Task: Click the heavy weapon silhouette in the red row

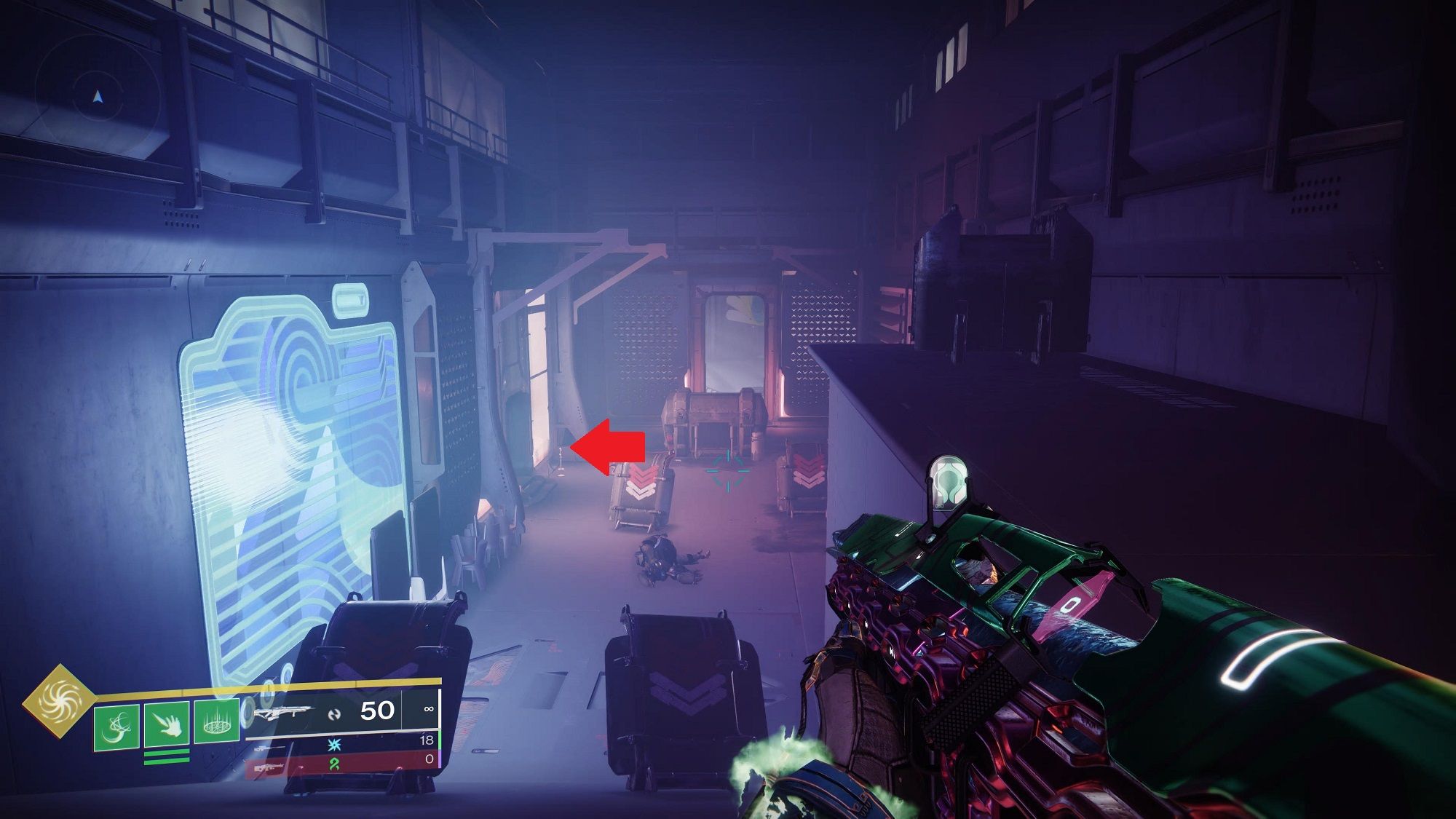Action: [x=269, y=766]
